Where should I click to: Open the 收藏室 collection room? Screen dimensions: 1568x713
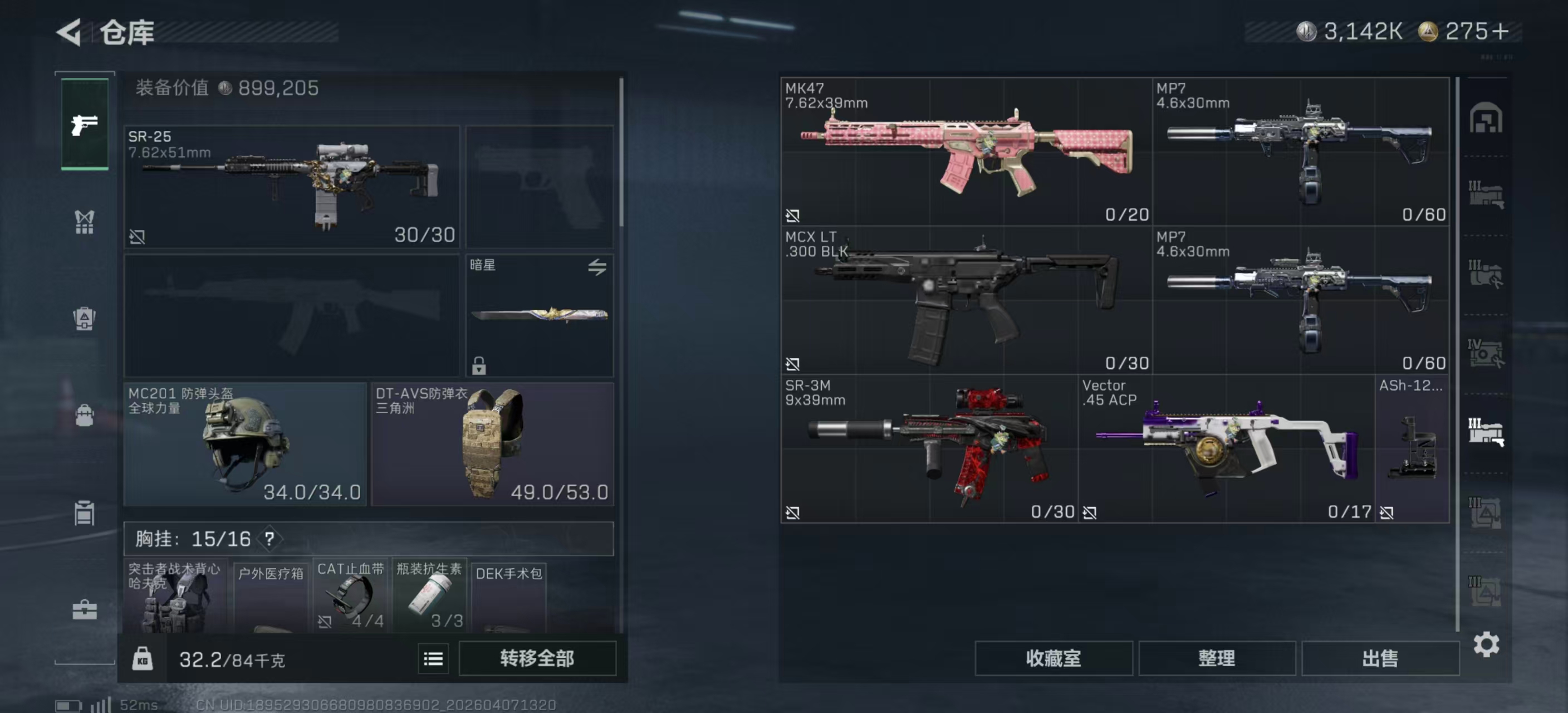point(1053,658)
